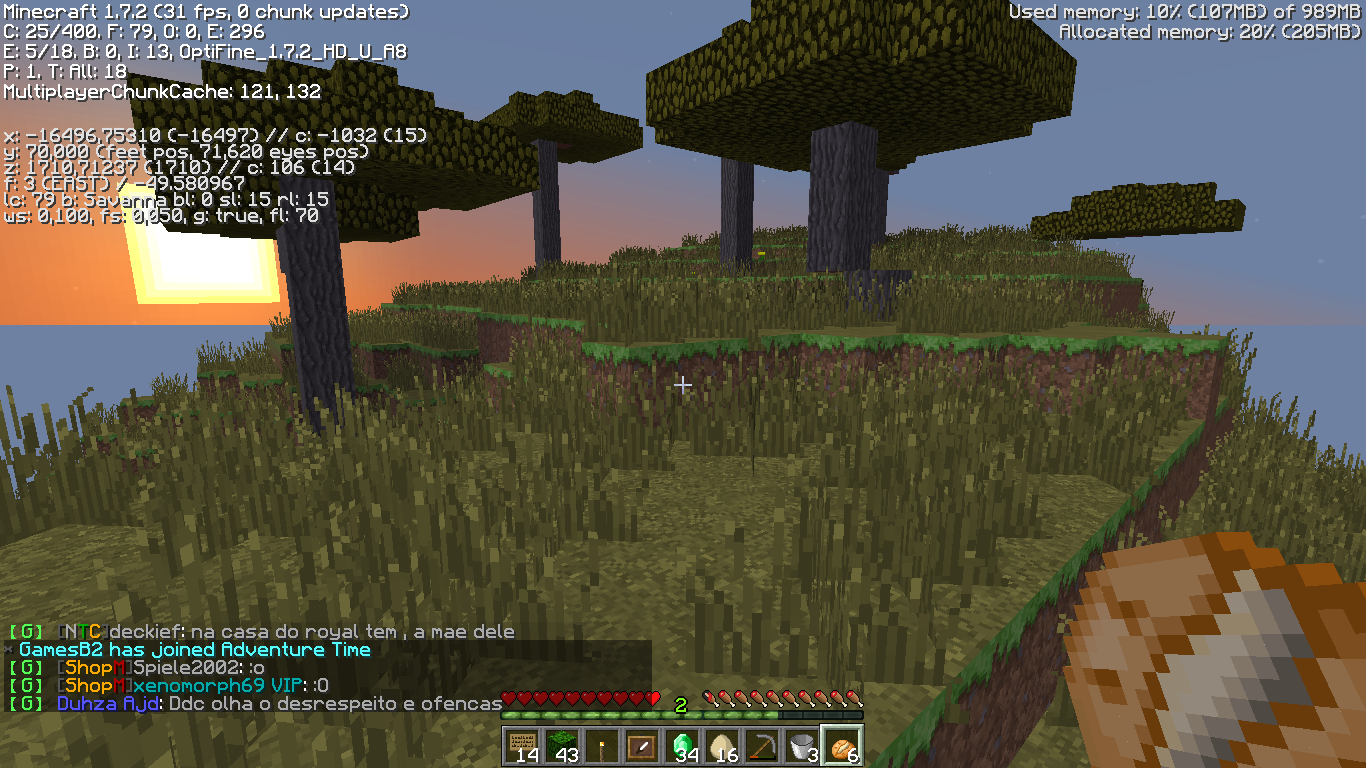Select the sign stack in the hotbar
The image size is (1366, 768).
point(522,745)
